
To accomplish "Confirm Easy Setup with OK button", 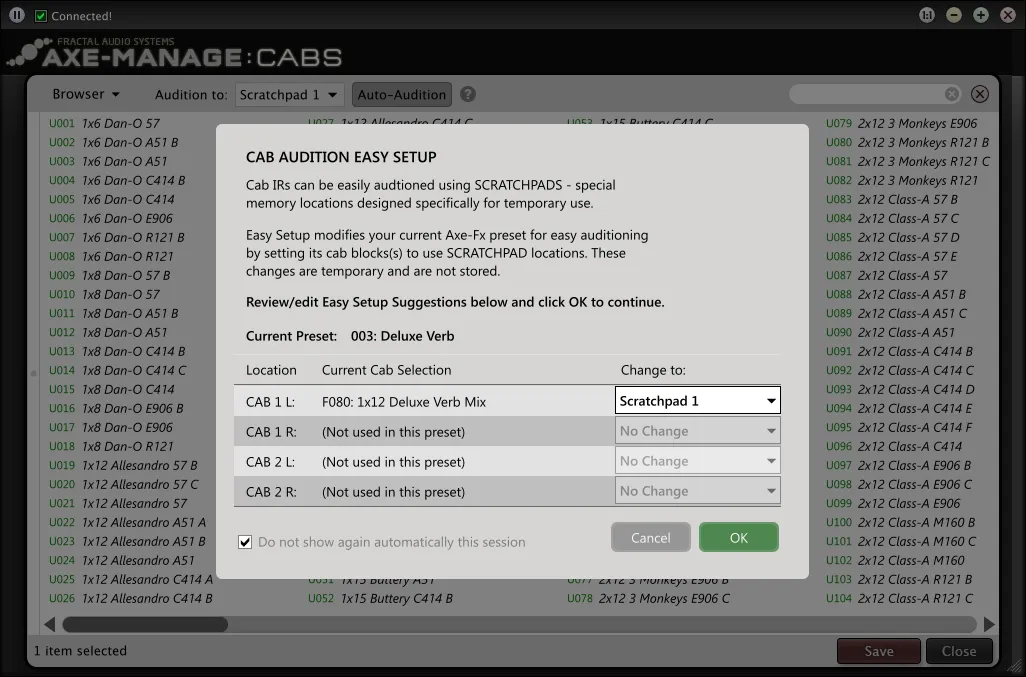I will coord(738,537).
